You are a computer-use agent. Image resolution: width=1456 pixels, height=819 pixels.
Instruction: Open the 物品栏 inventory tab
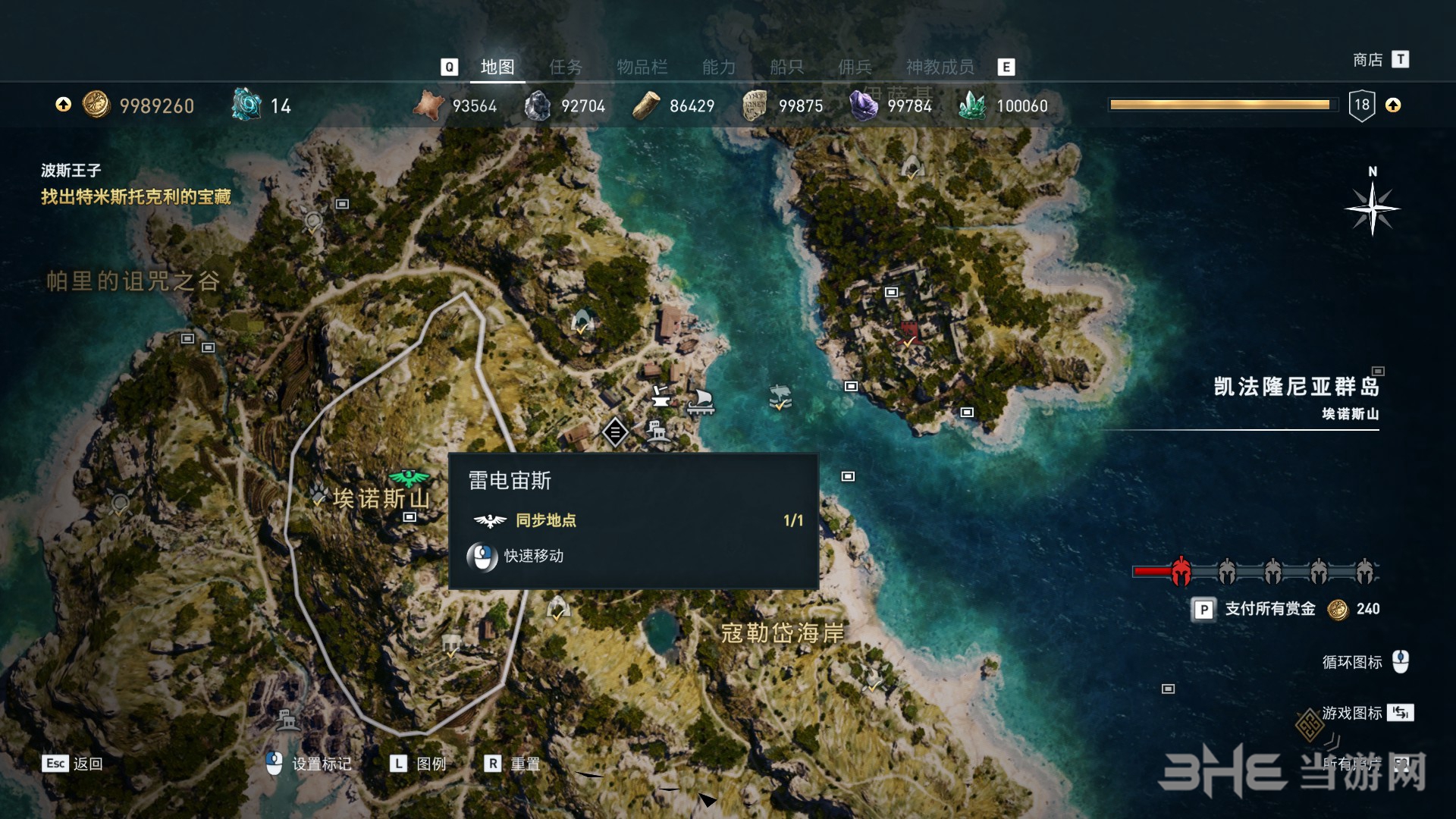(x=642, y=67)
